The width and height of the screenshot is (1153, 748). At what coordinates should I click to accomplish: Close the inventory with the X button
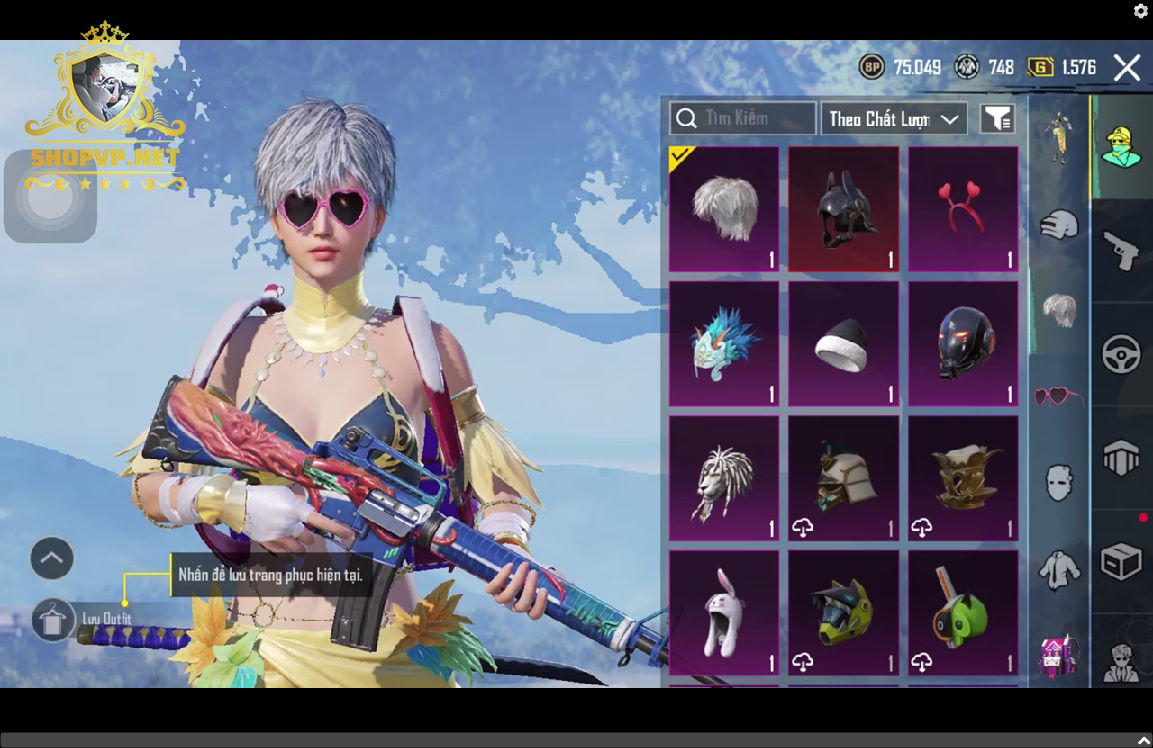(1127, 68)
